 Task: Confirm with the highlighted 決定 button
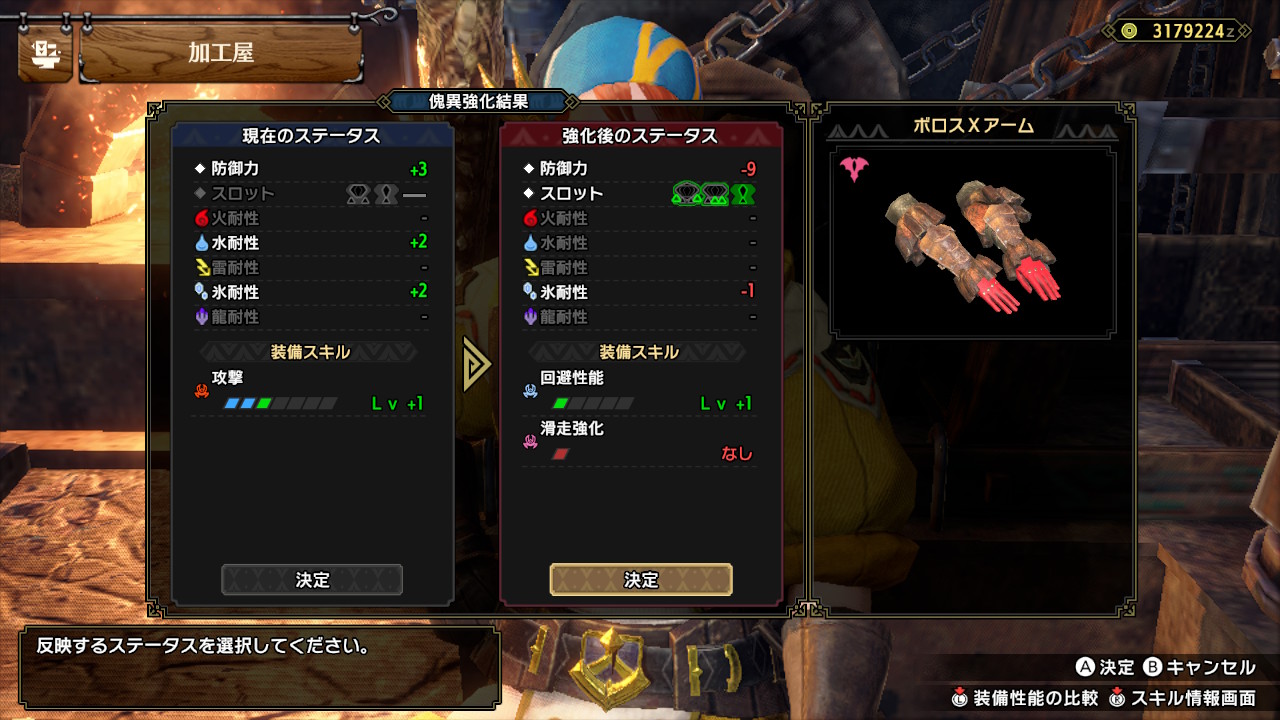(x=640, y=580)
